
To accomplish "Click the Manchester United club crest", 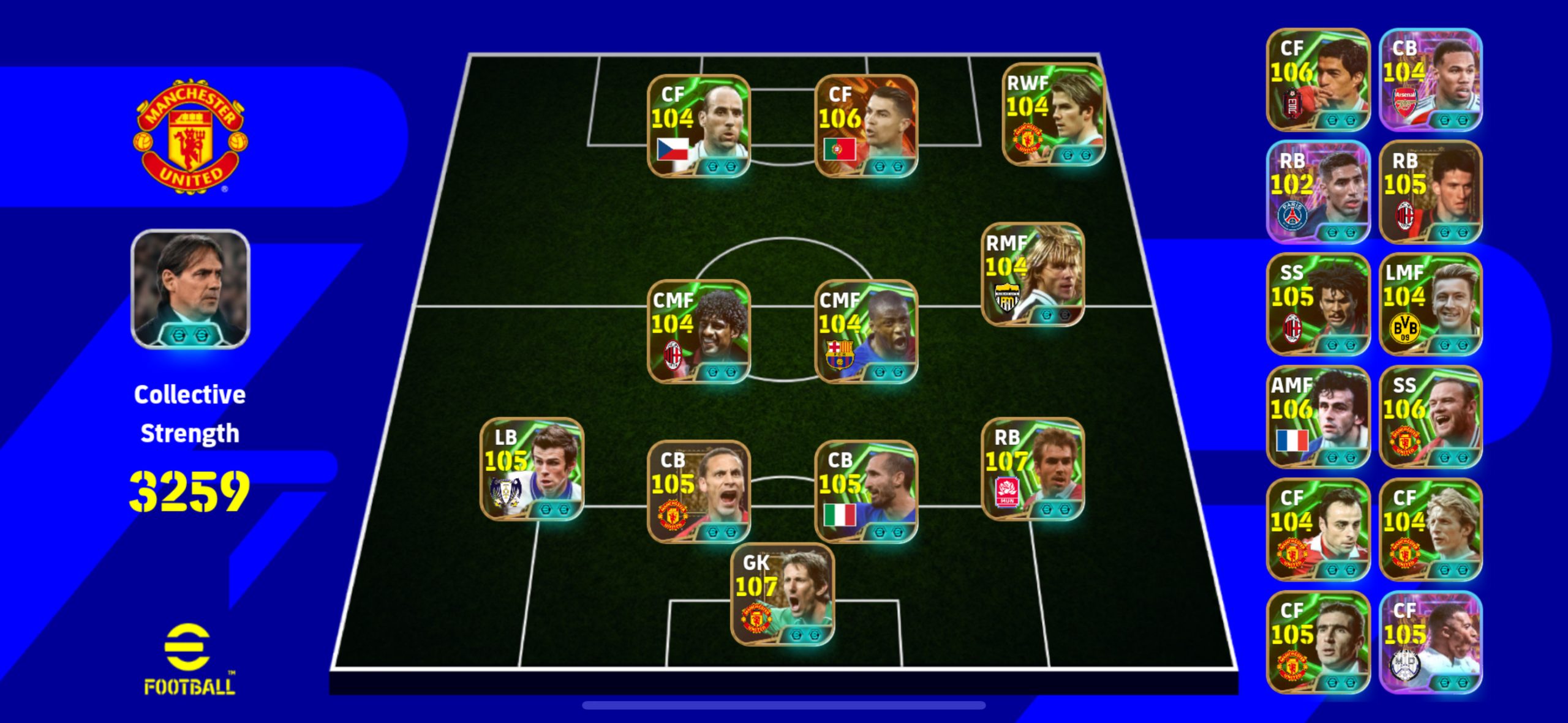I will 190,136.
